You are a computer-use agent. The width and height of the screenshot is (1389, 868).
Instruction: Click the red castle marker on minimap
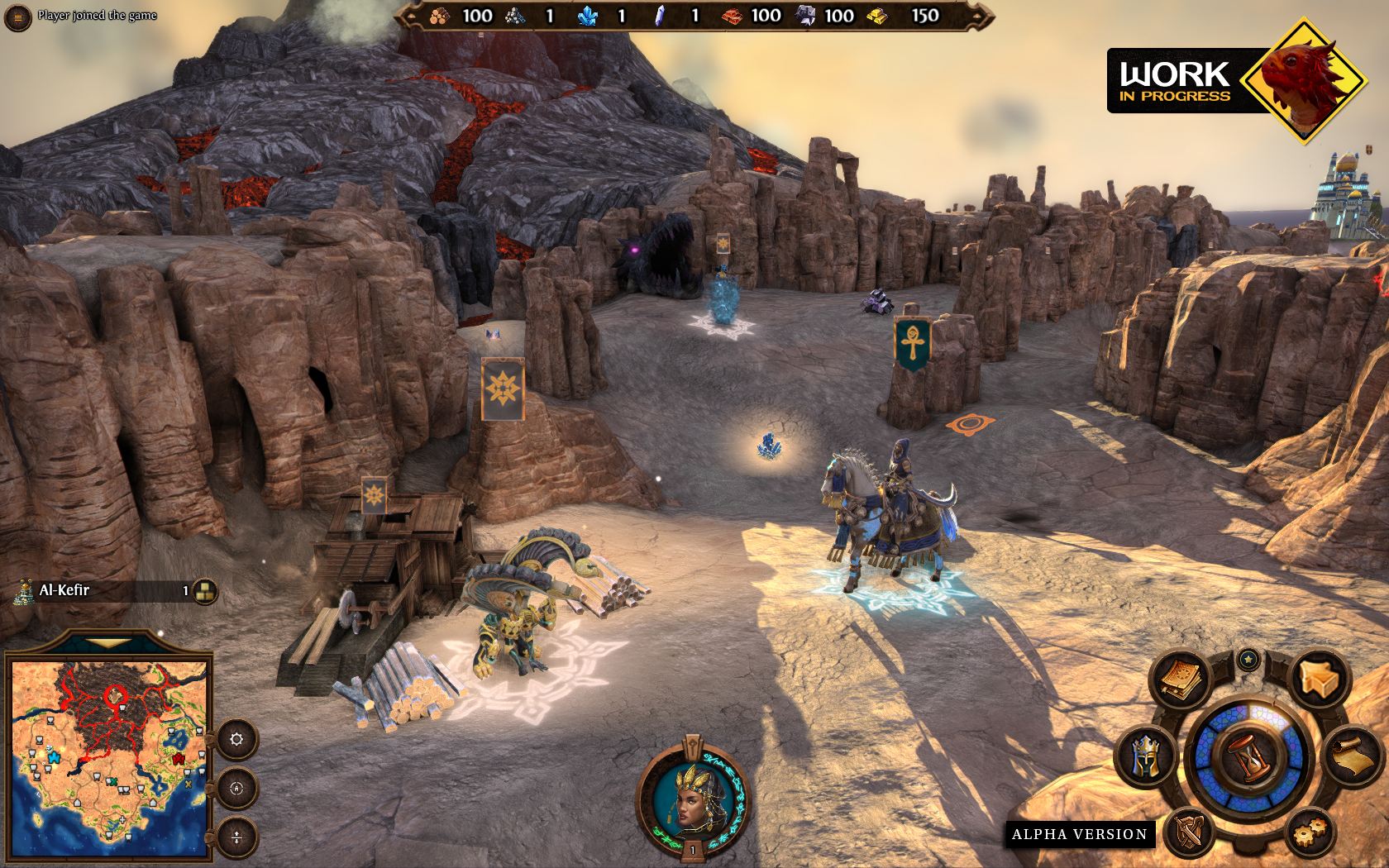[179, 758]
